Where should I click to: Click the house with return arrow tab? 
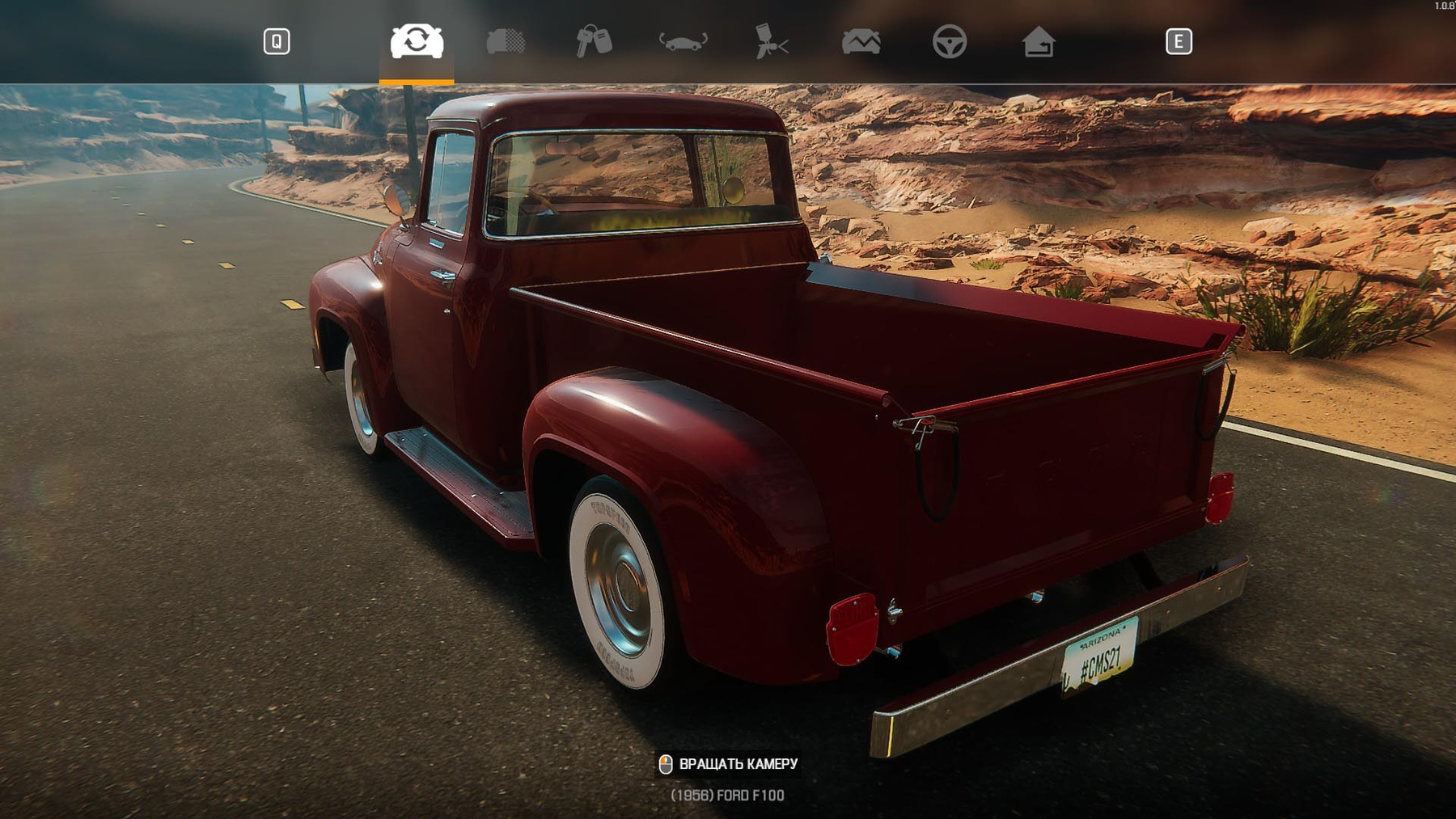point(1038,41)
